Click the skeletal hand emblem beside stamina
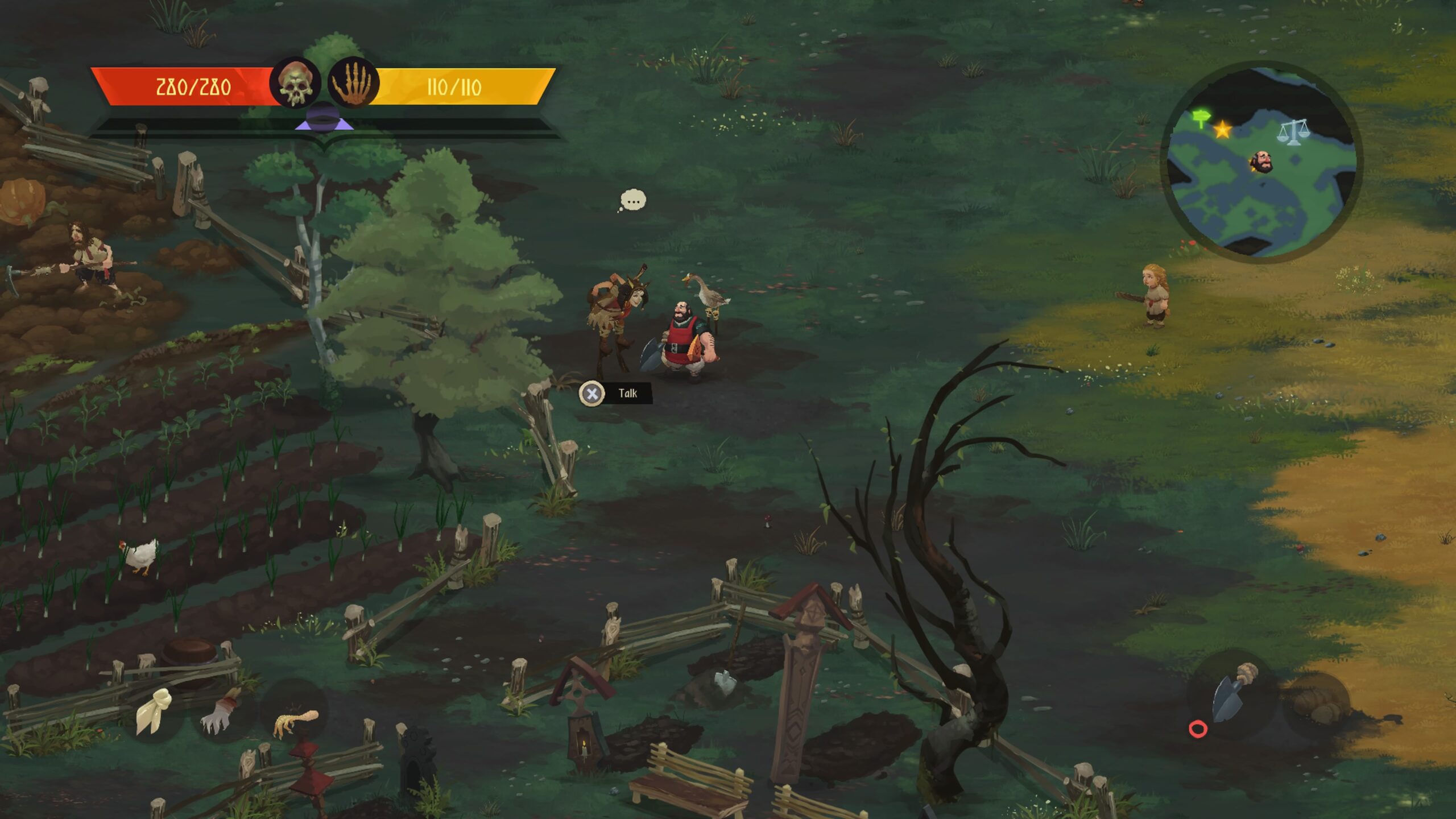Screen dimensions: 1456x819 click(353, 84)
